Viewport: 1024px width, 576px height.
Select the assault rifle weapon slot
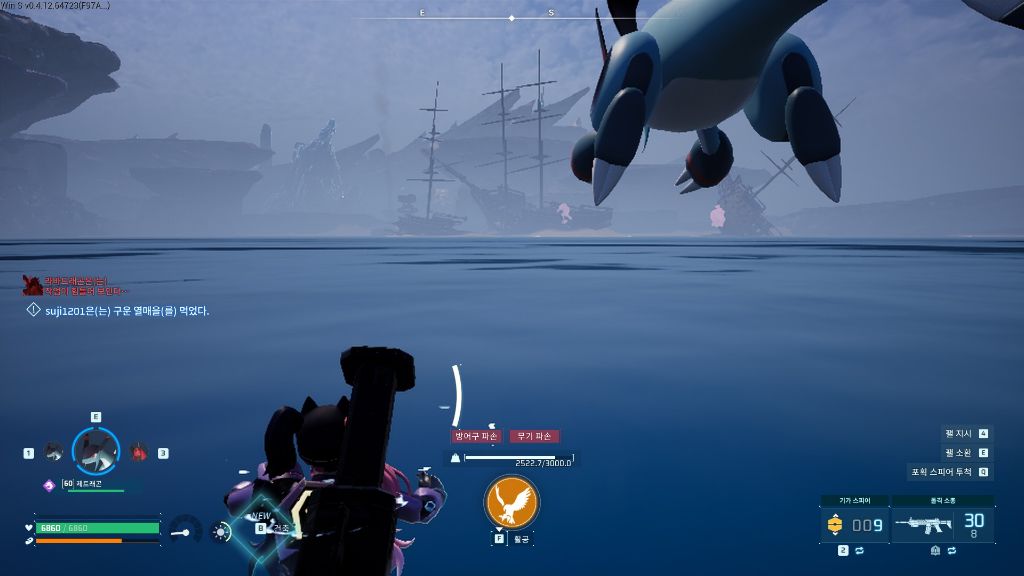(923, 524)
